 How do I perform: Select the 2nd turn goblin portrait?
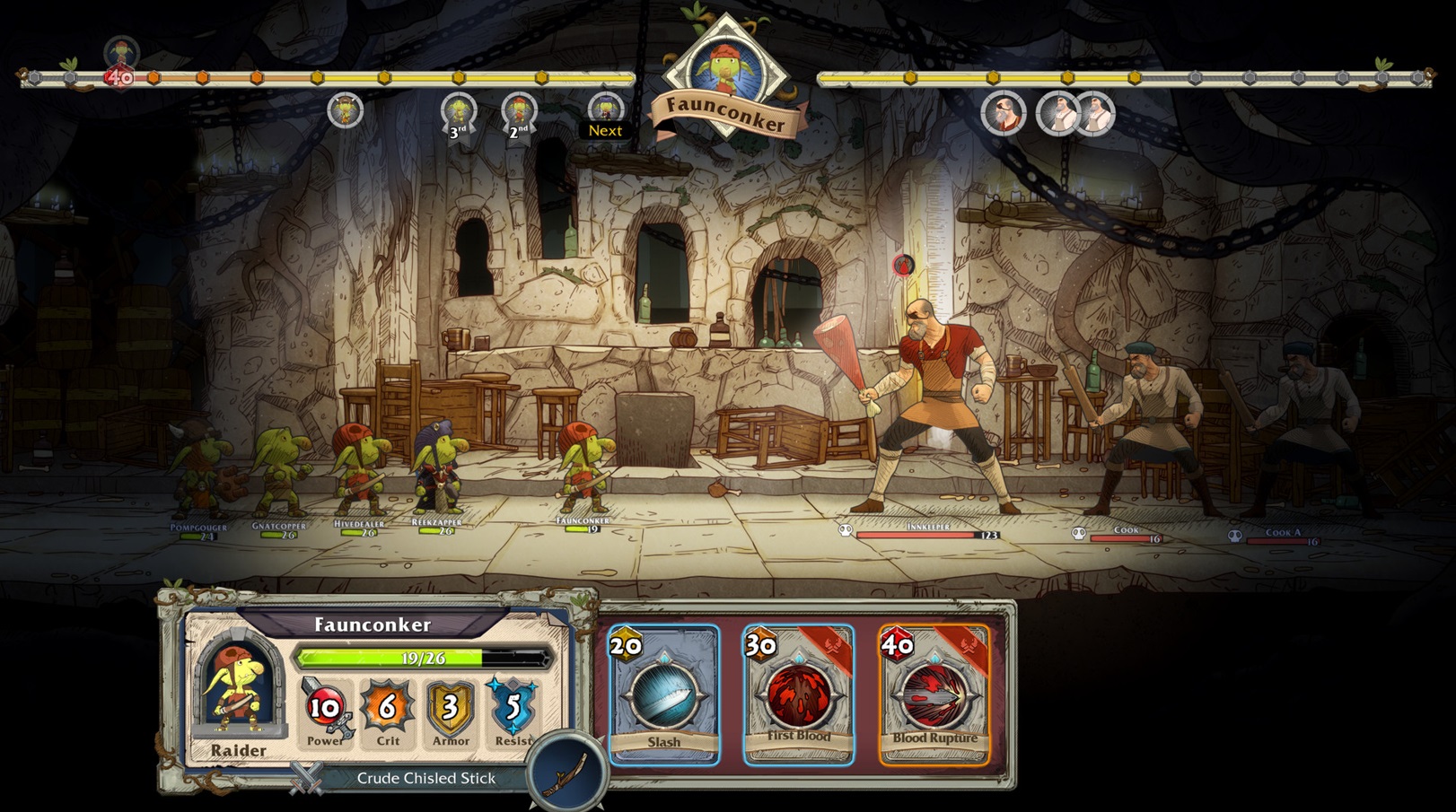click(x=519, y=109)
